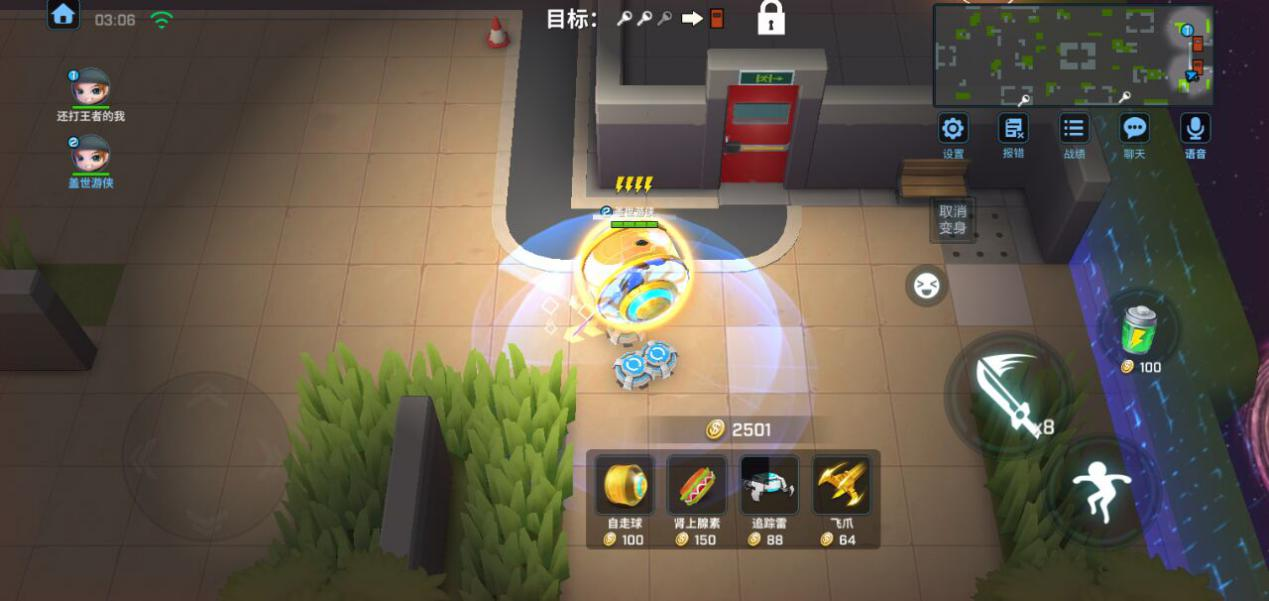Click the white padlock icon
Viewport: 1269px width, 601px height.
click(771, 18)
